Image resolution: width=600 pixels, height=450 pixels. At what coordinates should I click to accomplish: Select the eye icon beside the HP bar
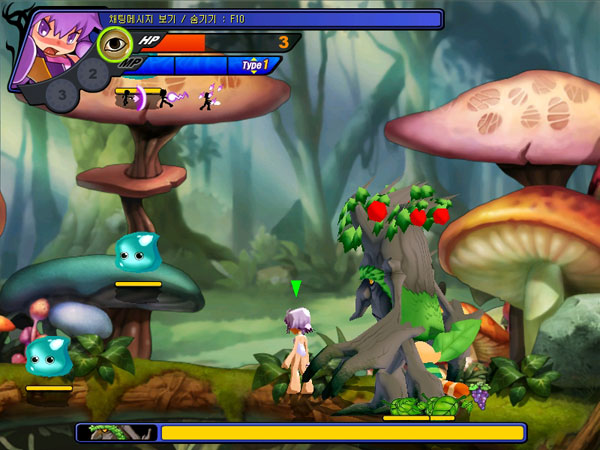(x=115, y=43)
